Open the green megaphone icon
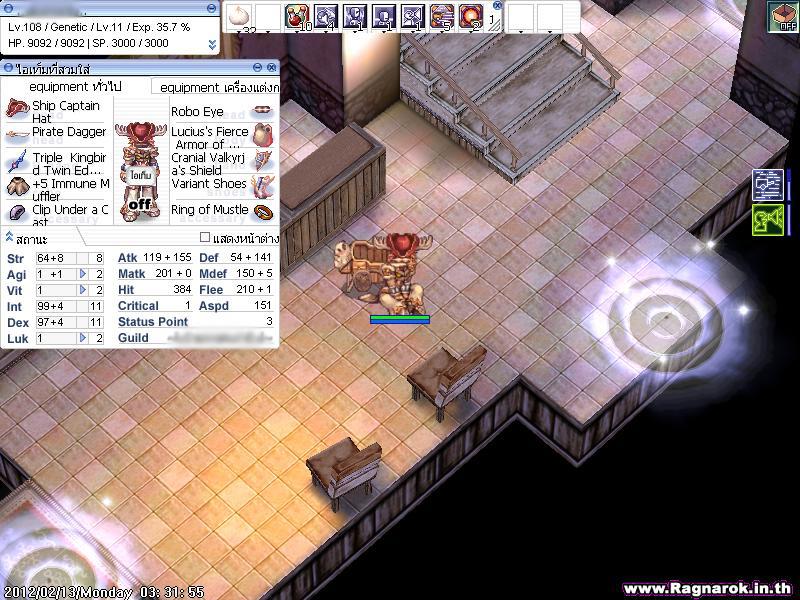 click(x=767, y=220)
